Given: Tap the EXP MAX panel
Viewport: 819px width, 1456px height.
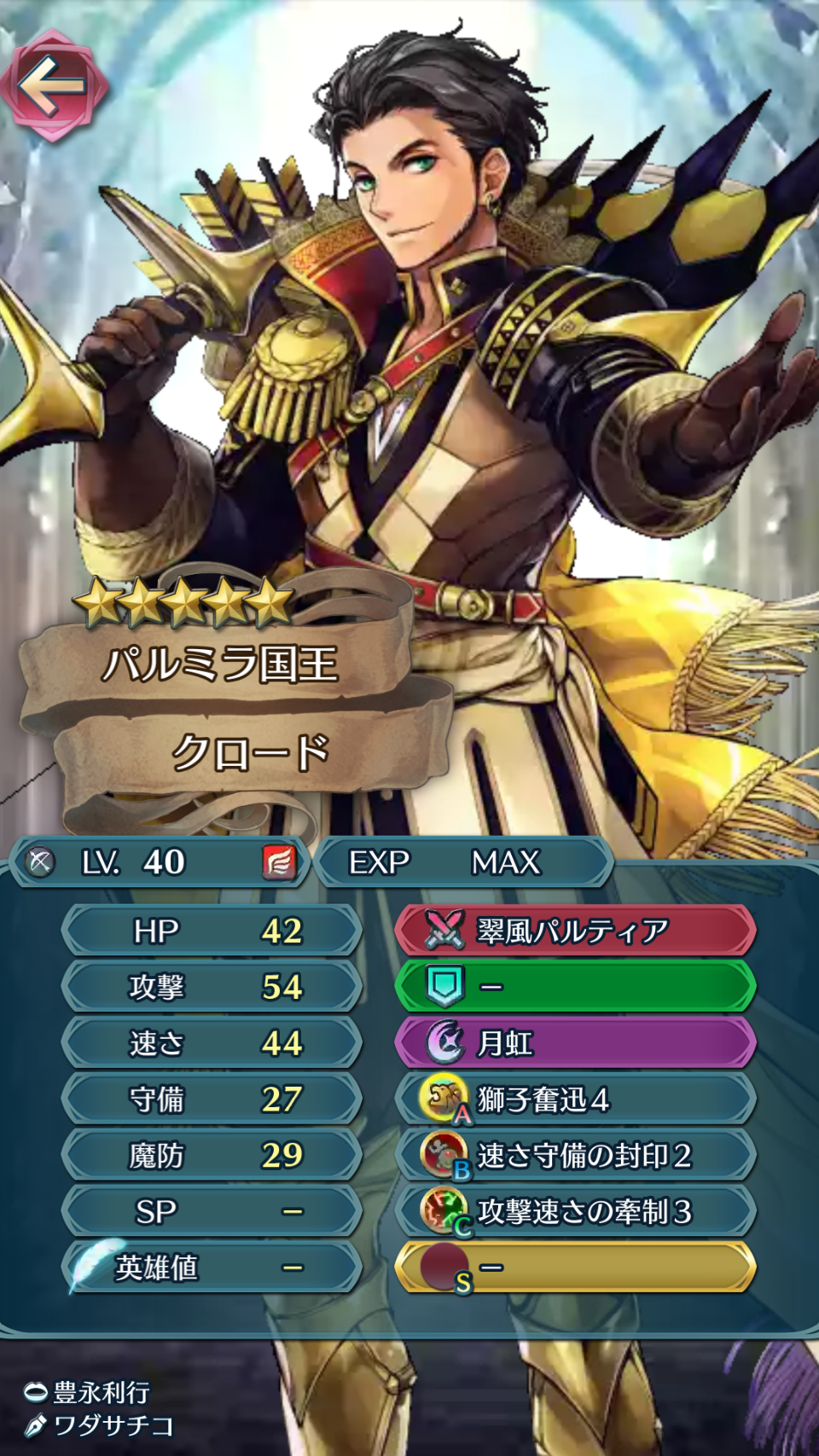Looking at the screenshot, I should click(x=464, y=862).
